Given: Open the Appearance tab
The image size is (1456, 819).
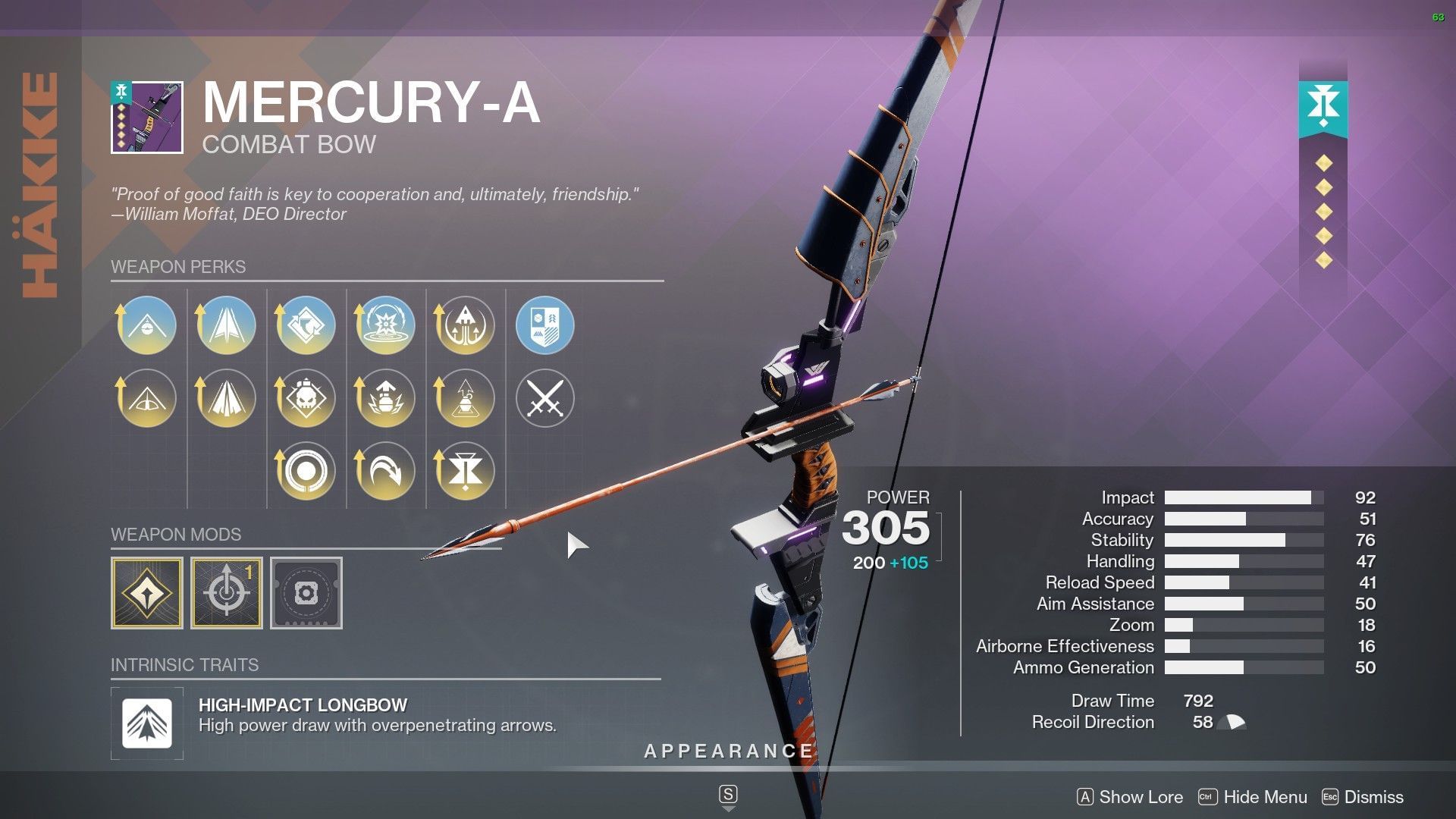Looking at the screenshot, I should (727, 752).
